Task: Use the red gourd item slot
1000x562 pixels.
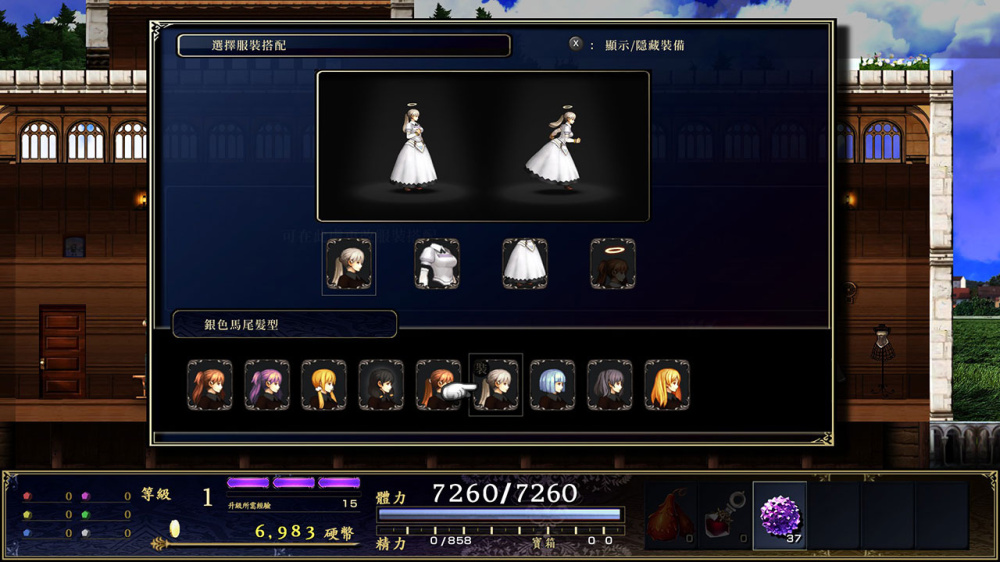Action: pyautogui.click(x=670, y=516)
